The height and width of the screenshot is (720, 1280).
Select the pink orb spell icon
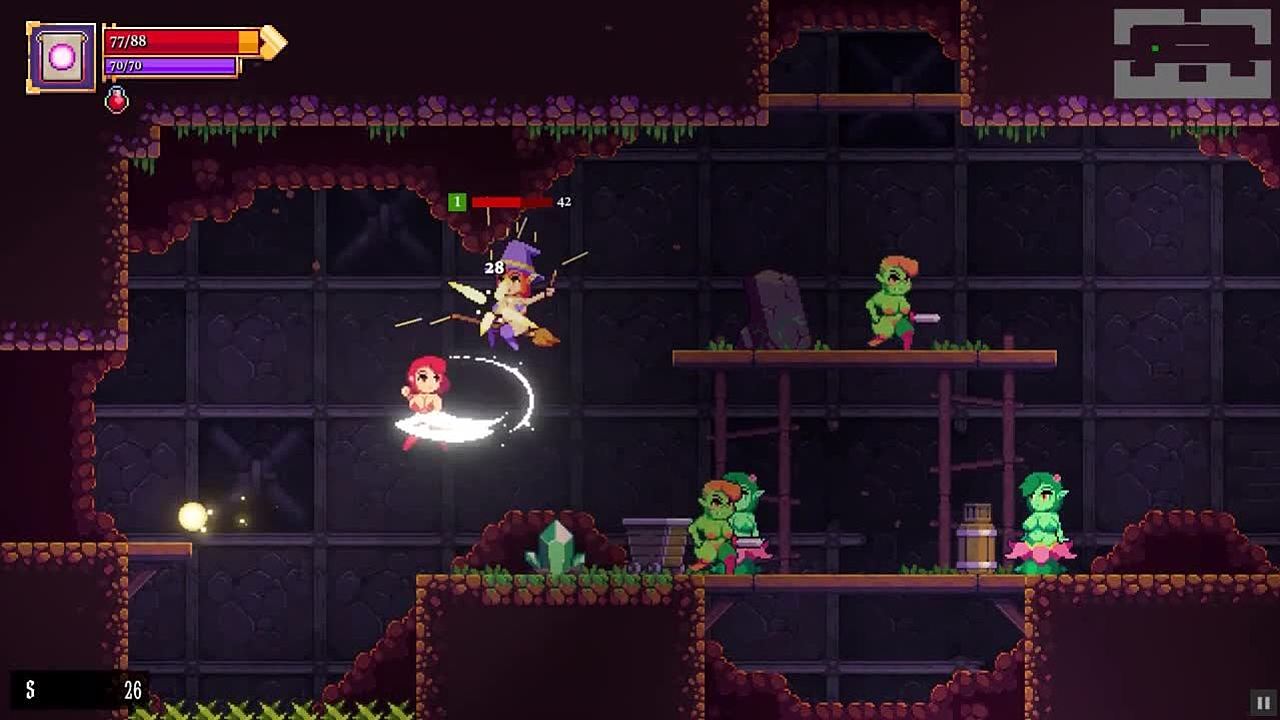coord(61,57)
